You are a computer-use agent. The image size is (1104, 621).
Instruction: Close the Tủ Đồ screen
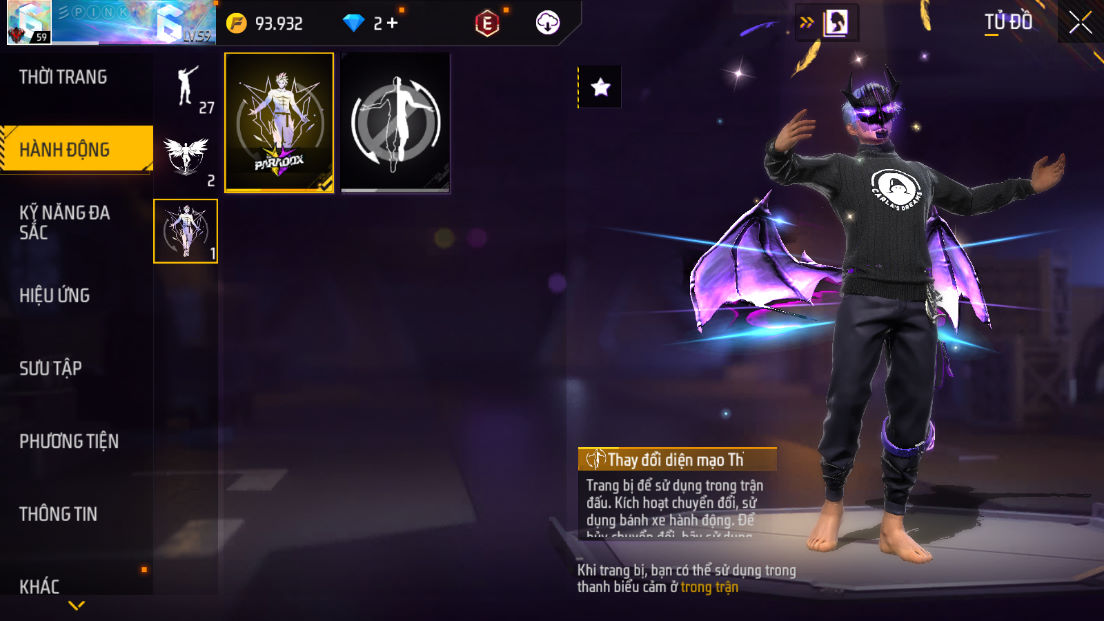pyautogui.click(x=1080, y=22)
